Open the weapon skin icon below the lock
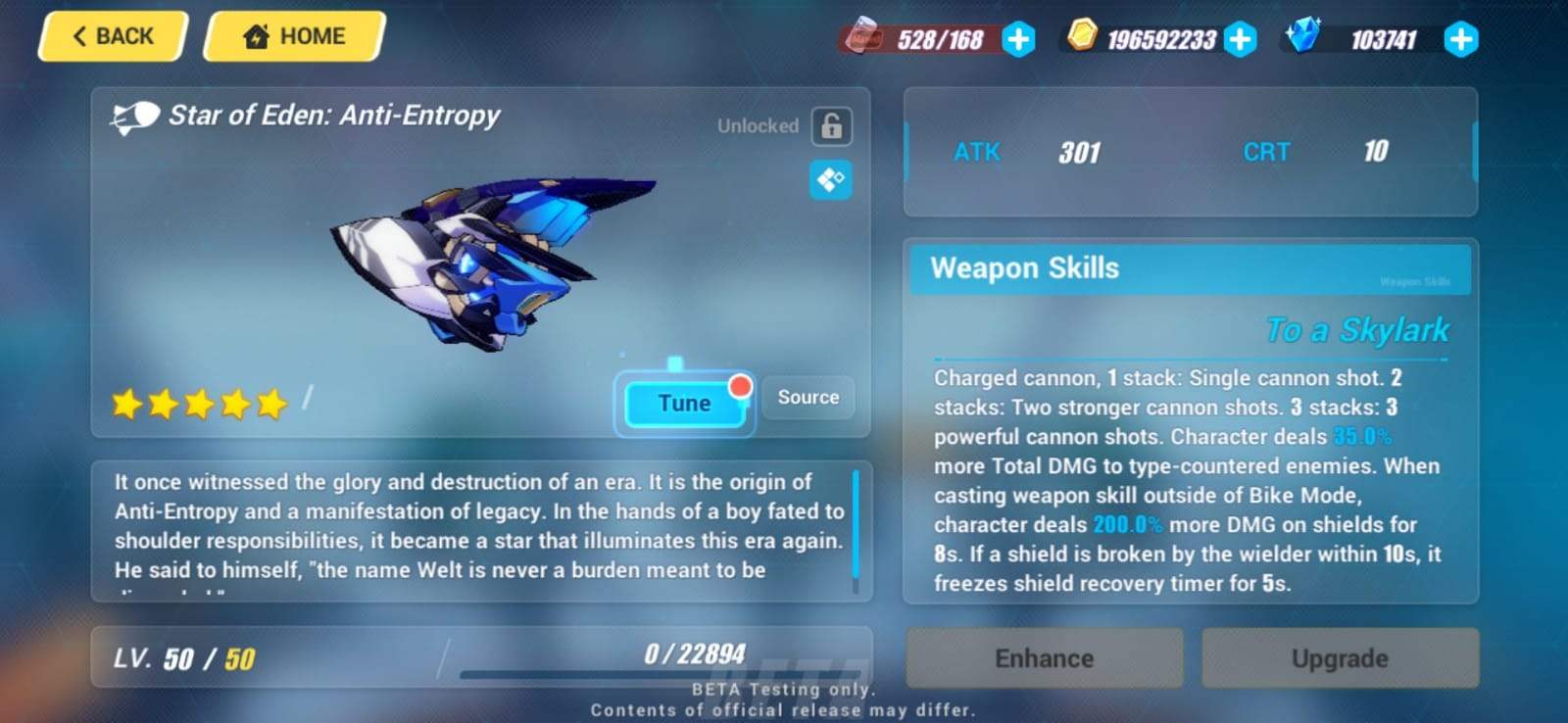 [x=832, y=179]
